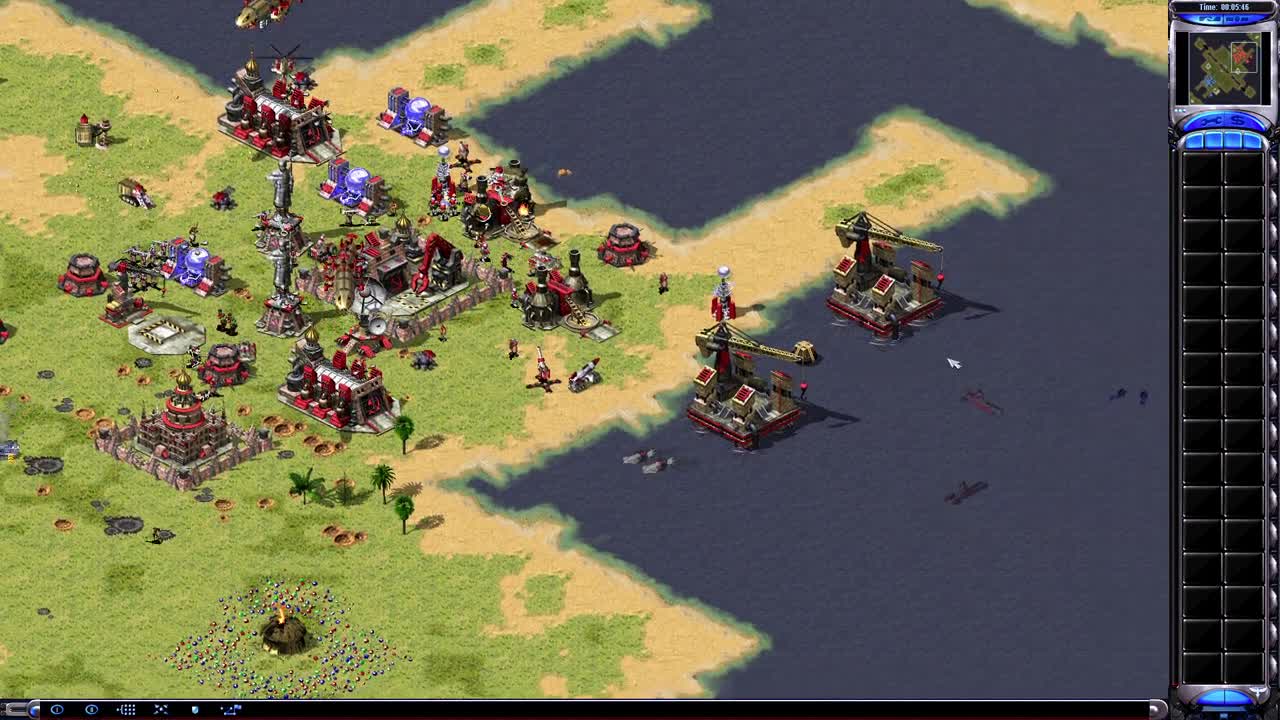Viewport: 1280px width, 720px height.
Task: Click the viewport rectangle on the radar minimap
Action: 1244,57
